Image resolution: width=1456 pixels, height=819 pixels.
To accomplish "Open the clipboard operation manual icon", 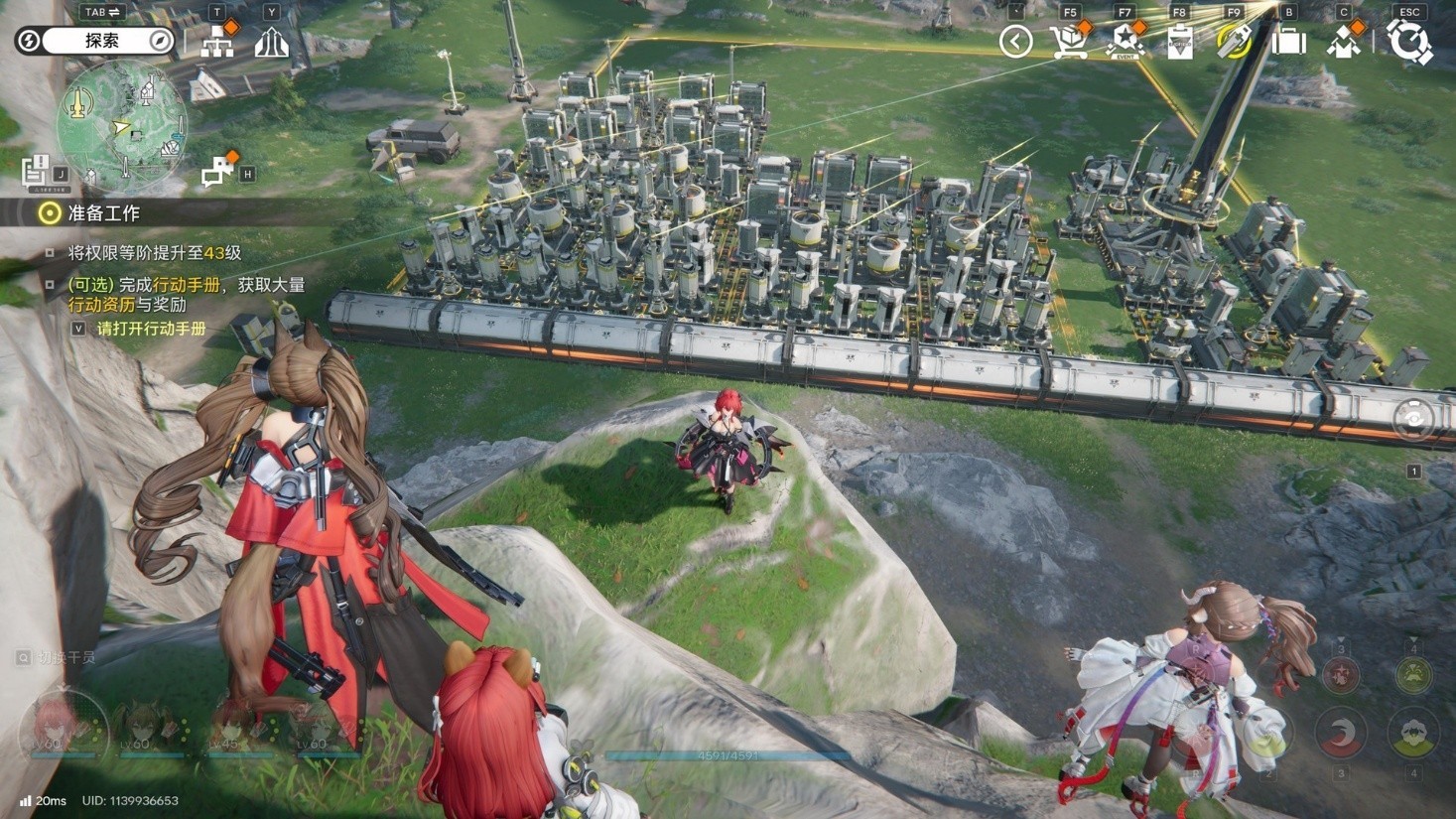I will pos(1179,43).
